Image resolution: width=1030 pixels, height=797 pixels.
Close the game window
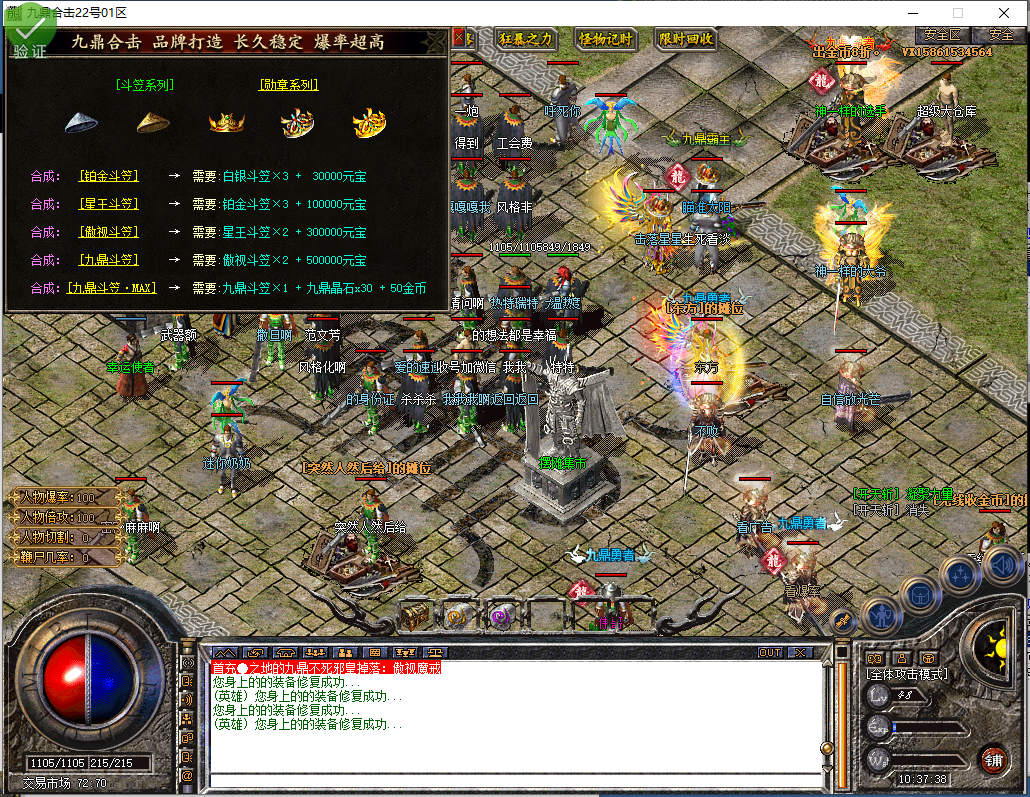click(x=1005, y=12)
